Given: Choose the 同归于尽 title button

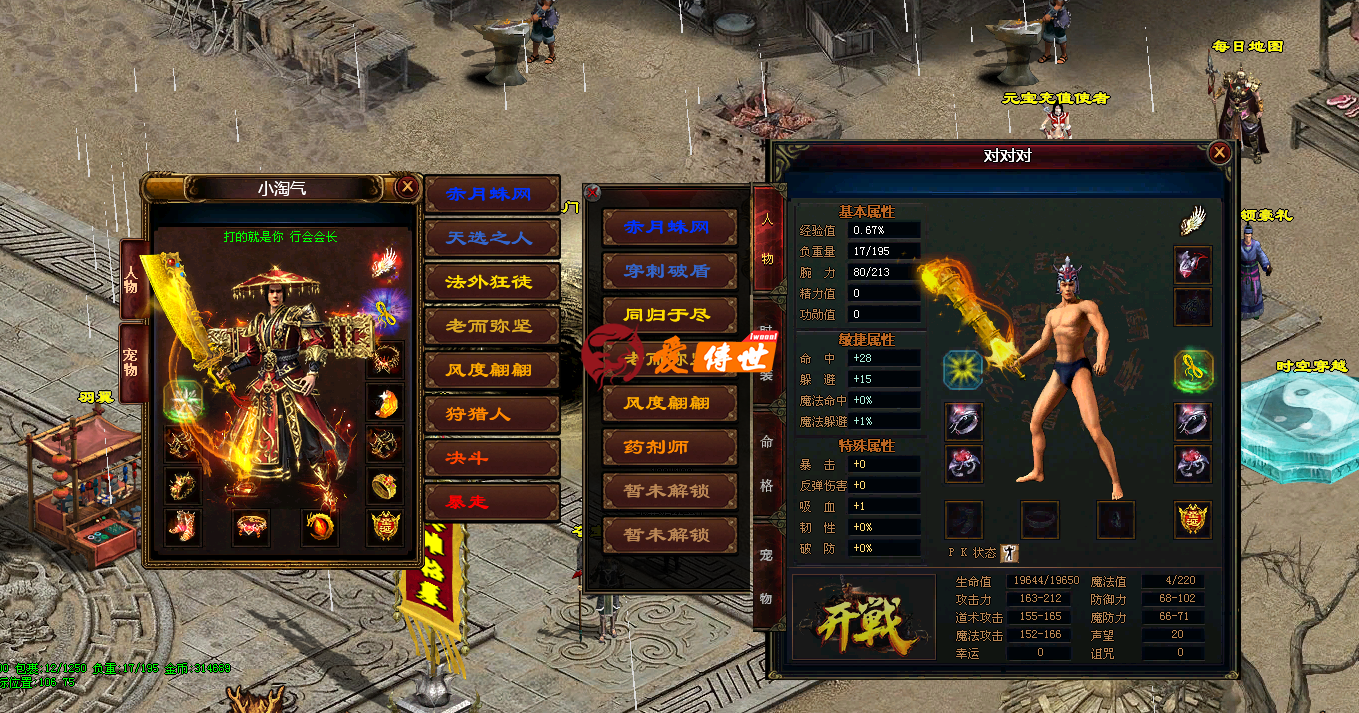Looking at the screenshot, I should [669, 315].
